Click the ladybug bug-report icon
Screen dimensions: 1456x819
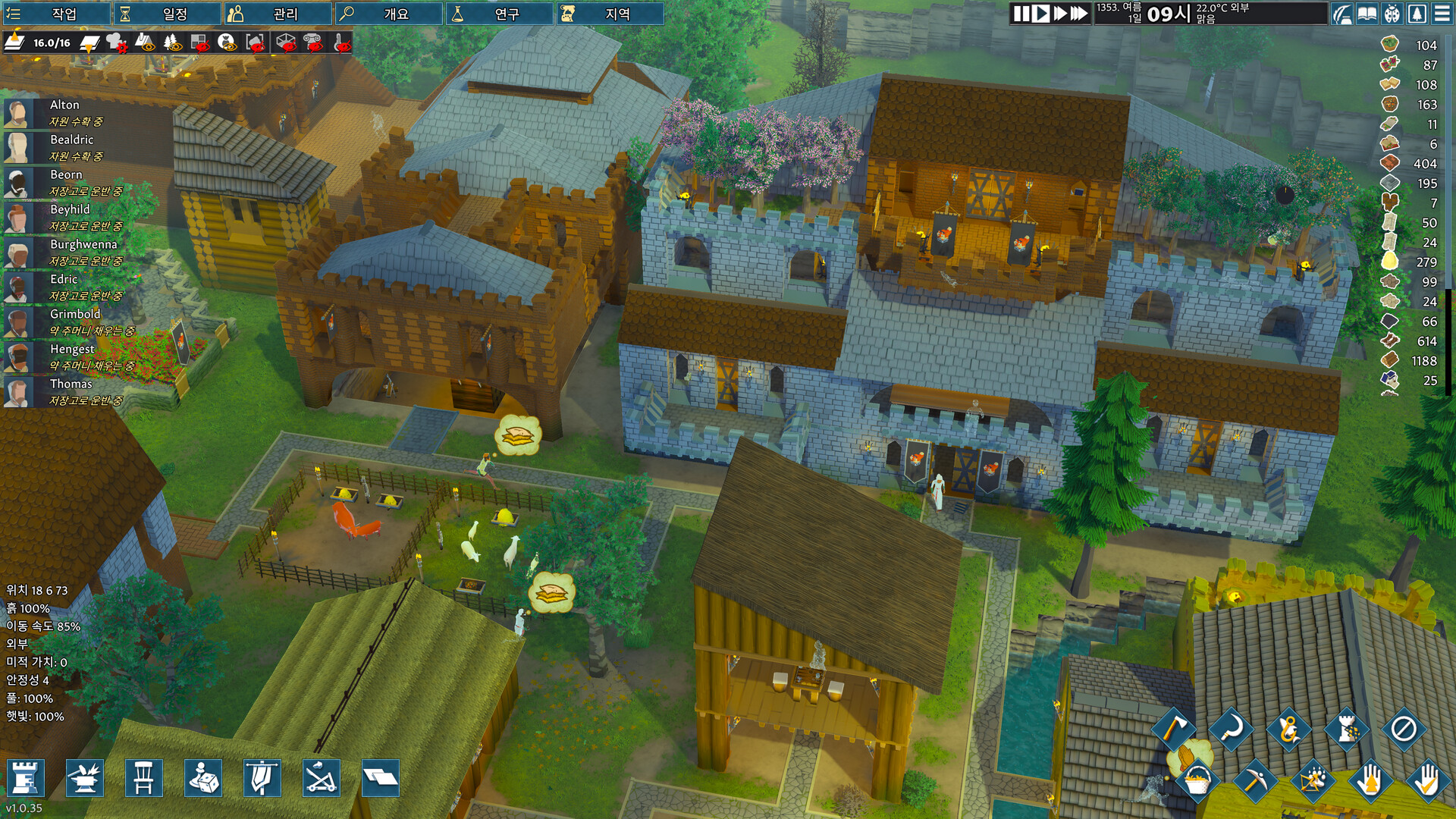[x=1392, y=14]
